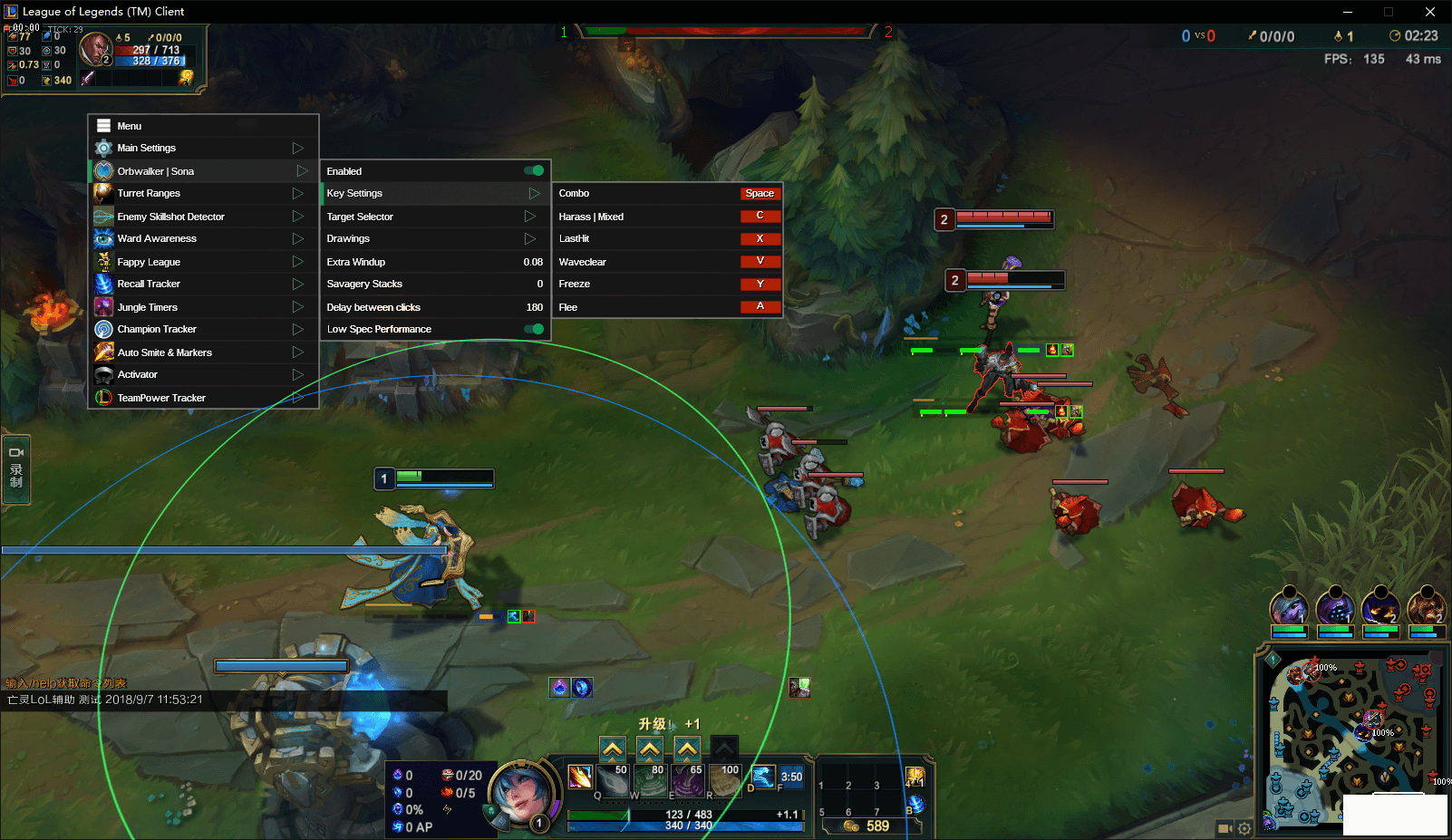Toggle Low Spec Performance switch
The height and width of the screenshot is (840, 1452).
pyautogui.click(x=534, y=329)
